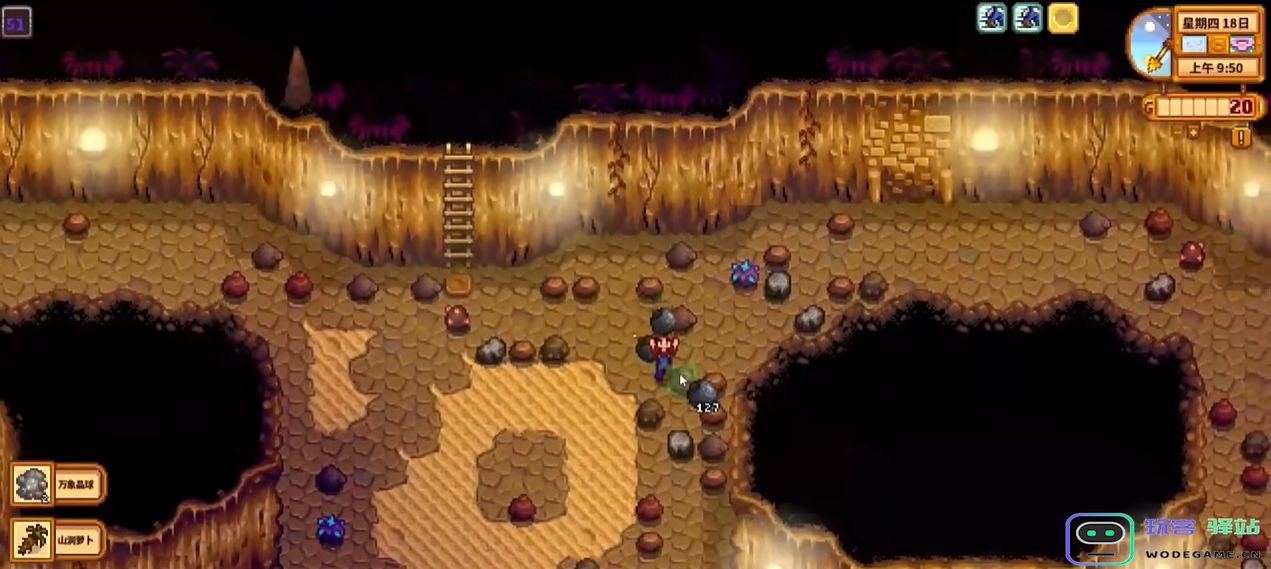Open the quest journal exclamation button
This screenshot has width=1271, height=569.
pos(1241,138)
